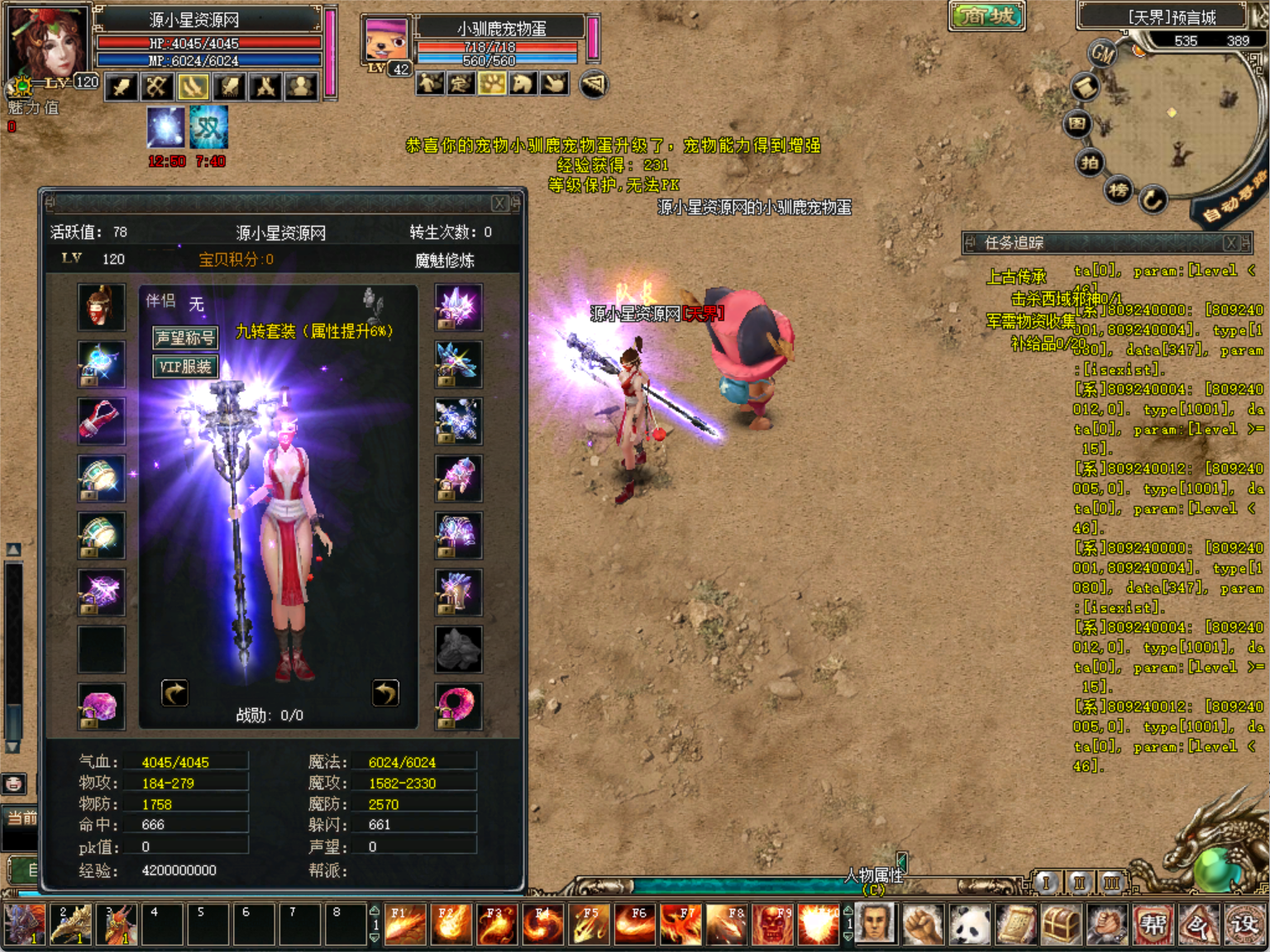Open the 图 map button
This screenshot has width=1270, height=952.
coord(1077,124)
